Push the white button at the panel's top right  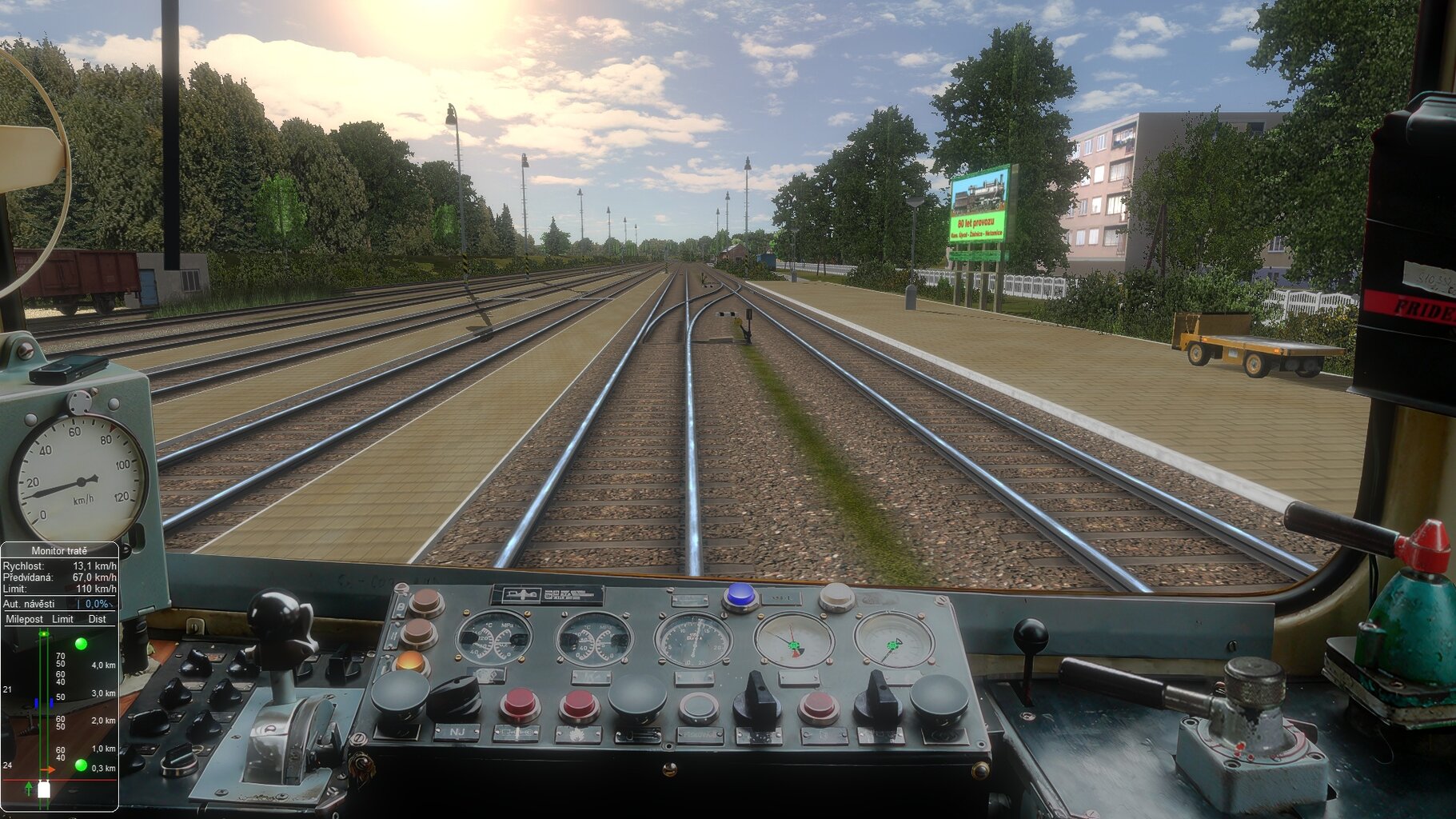click(x=836, y=594)
